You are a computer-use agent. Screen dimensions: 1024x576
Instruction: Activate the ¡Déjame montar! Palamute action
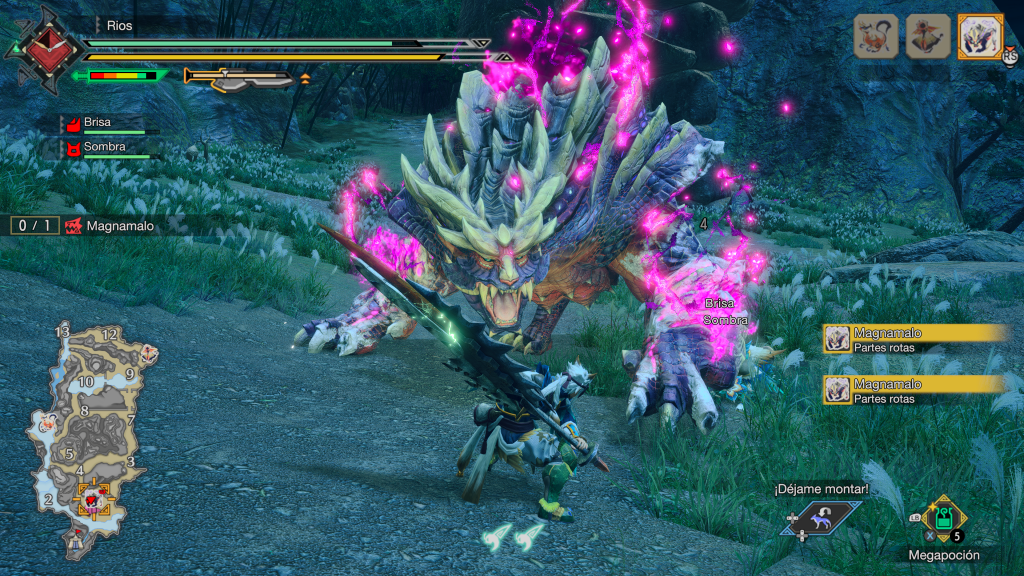pyautogui.click(x=822, y=516)
